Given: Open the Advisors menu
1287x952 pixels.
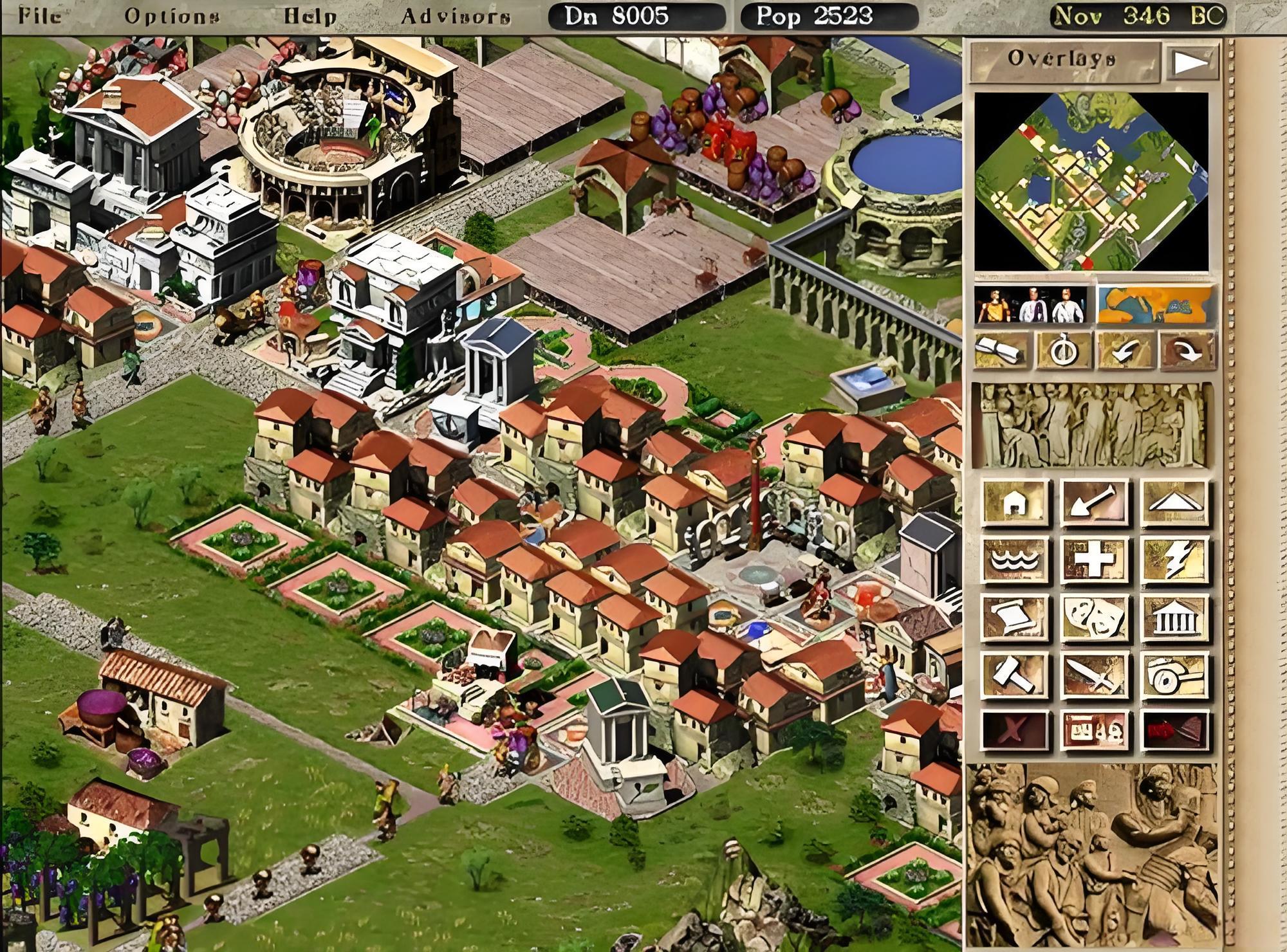Looking at the screenshot, I should (x=456, y=15).
